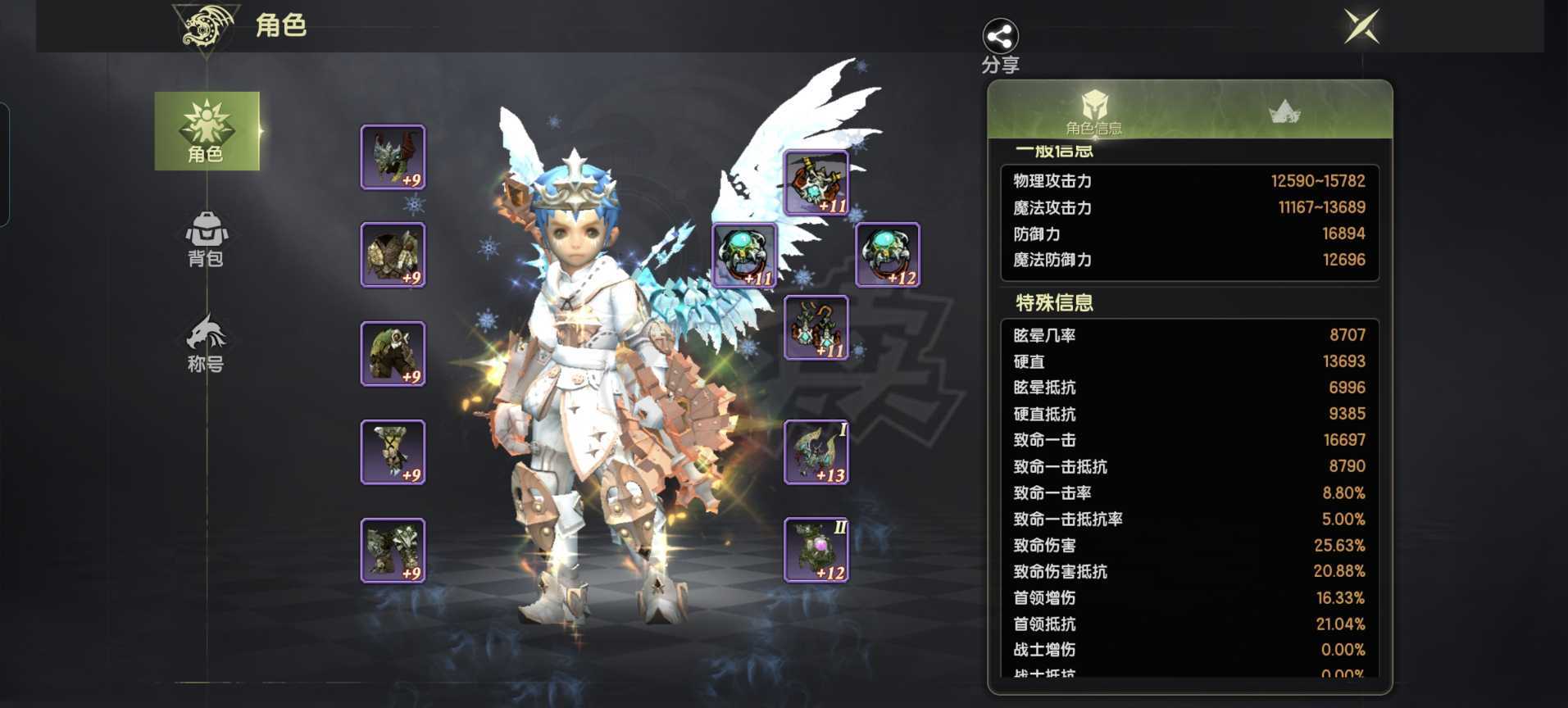Close the character screen
This screenshot has width=1568, height=708.
pyautogui.click(x=1361, y=27)
